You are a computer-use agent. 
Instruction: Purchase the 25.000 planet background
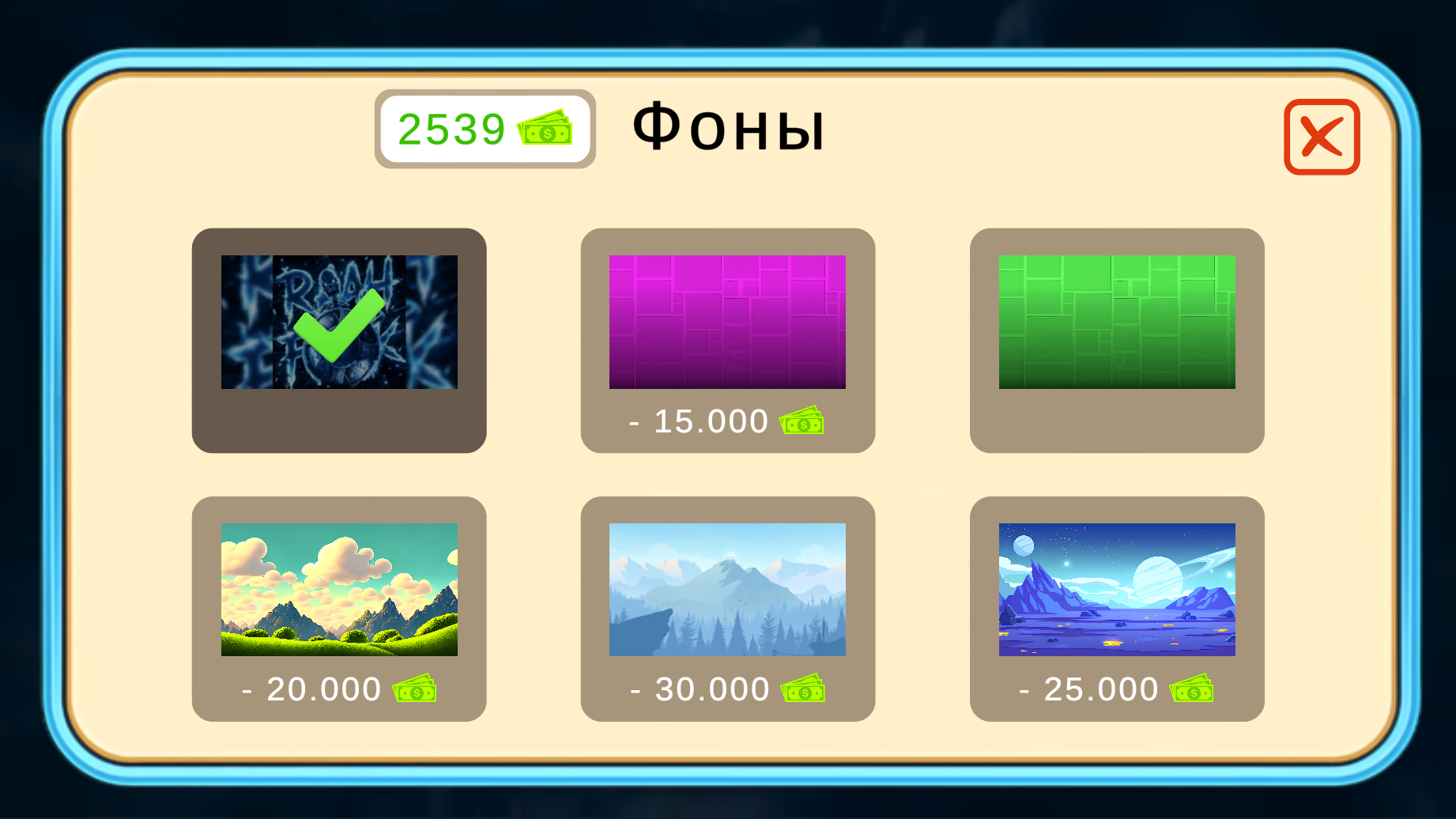1117,609
